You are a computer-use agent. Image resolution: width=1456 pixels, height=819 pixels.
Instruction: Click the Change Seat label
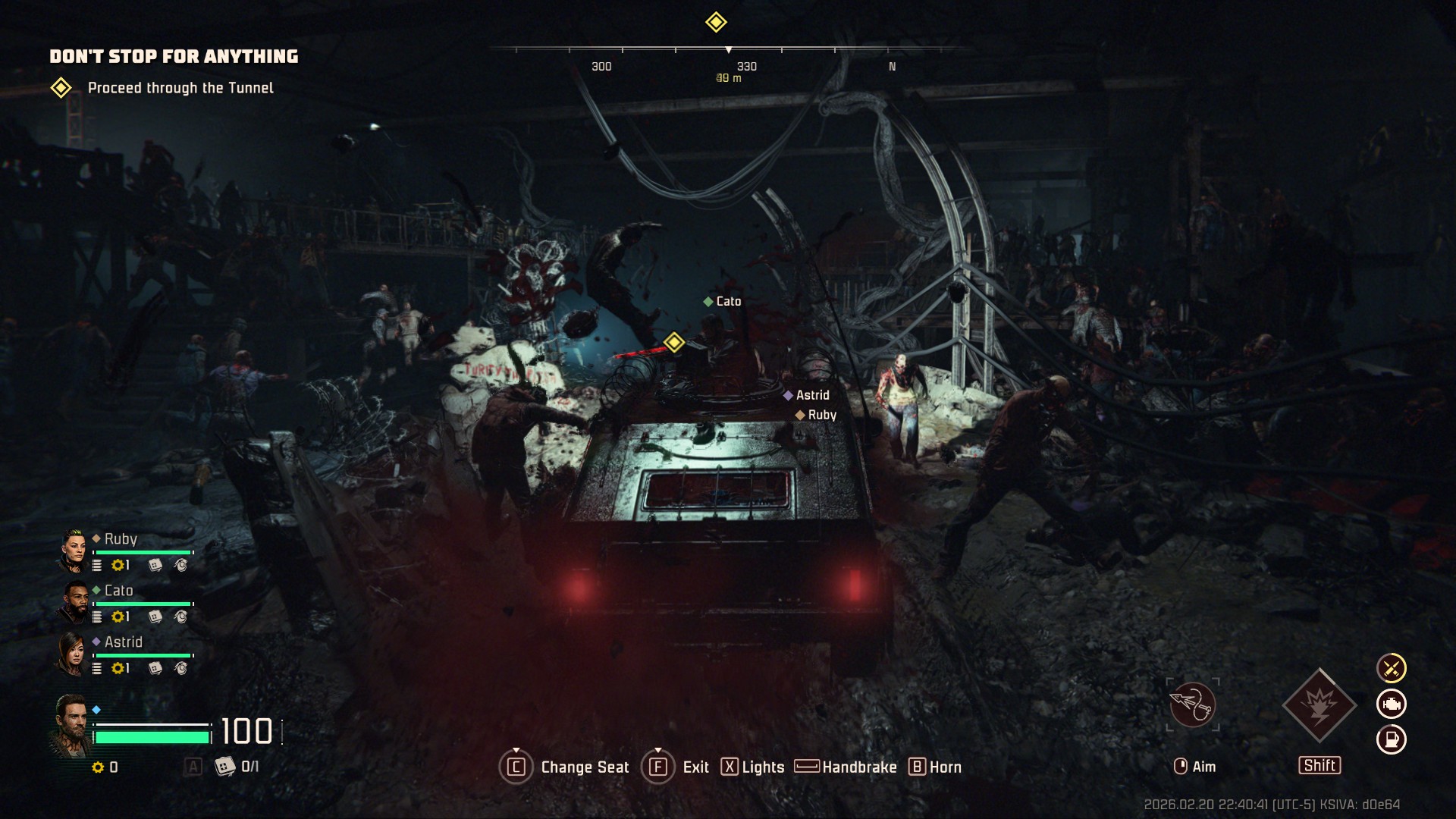point(585,767)
